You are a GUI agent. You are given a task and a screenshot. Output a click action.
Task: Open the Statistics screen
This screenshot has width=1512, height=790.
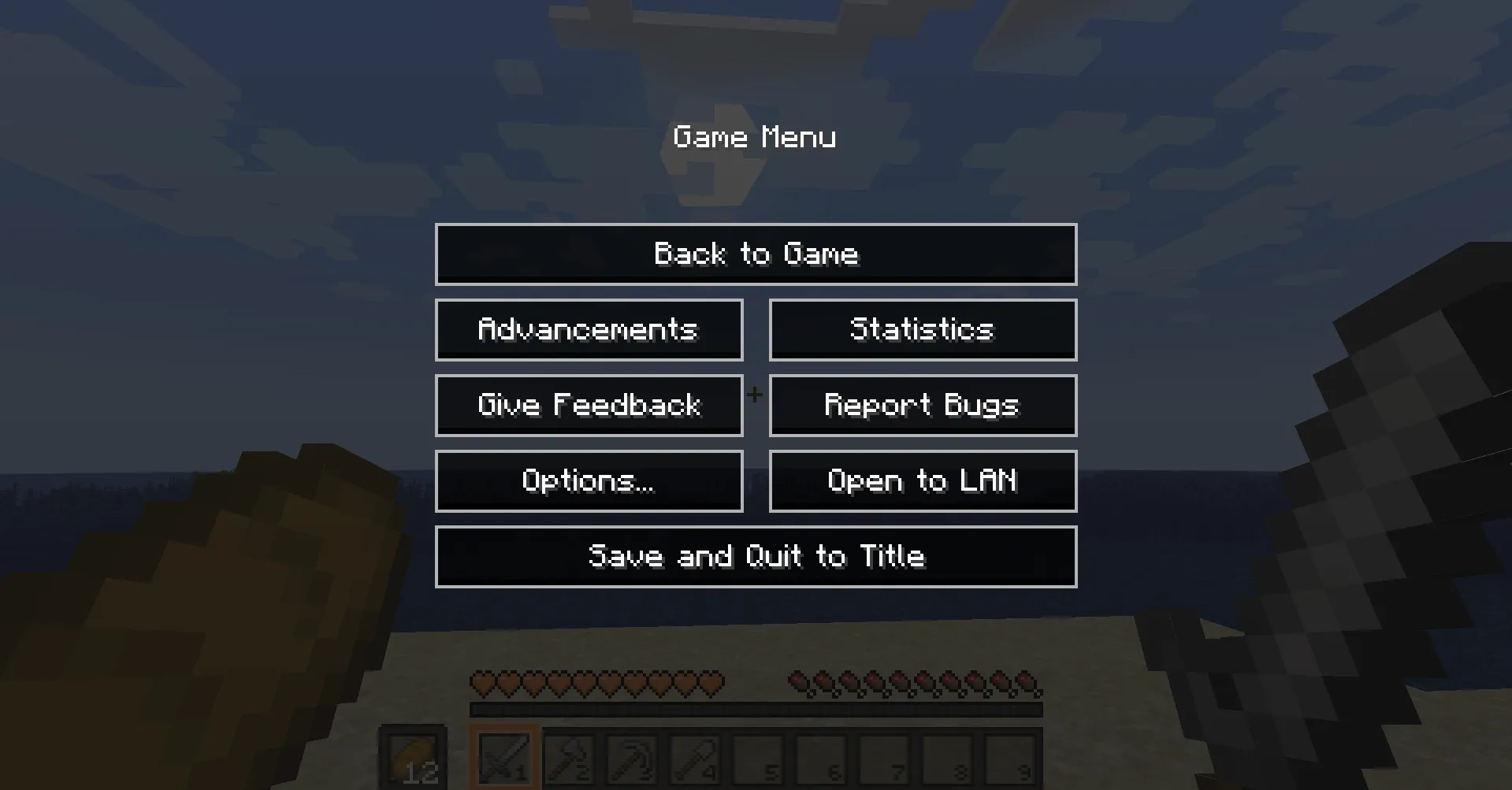pos(922,329)
